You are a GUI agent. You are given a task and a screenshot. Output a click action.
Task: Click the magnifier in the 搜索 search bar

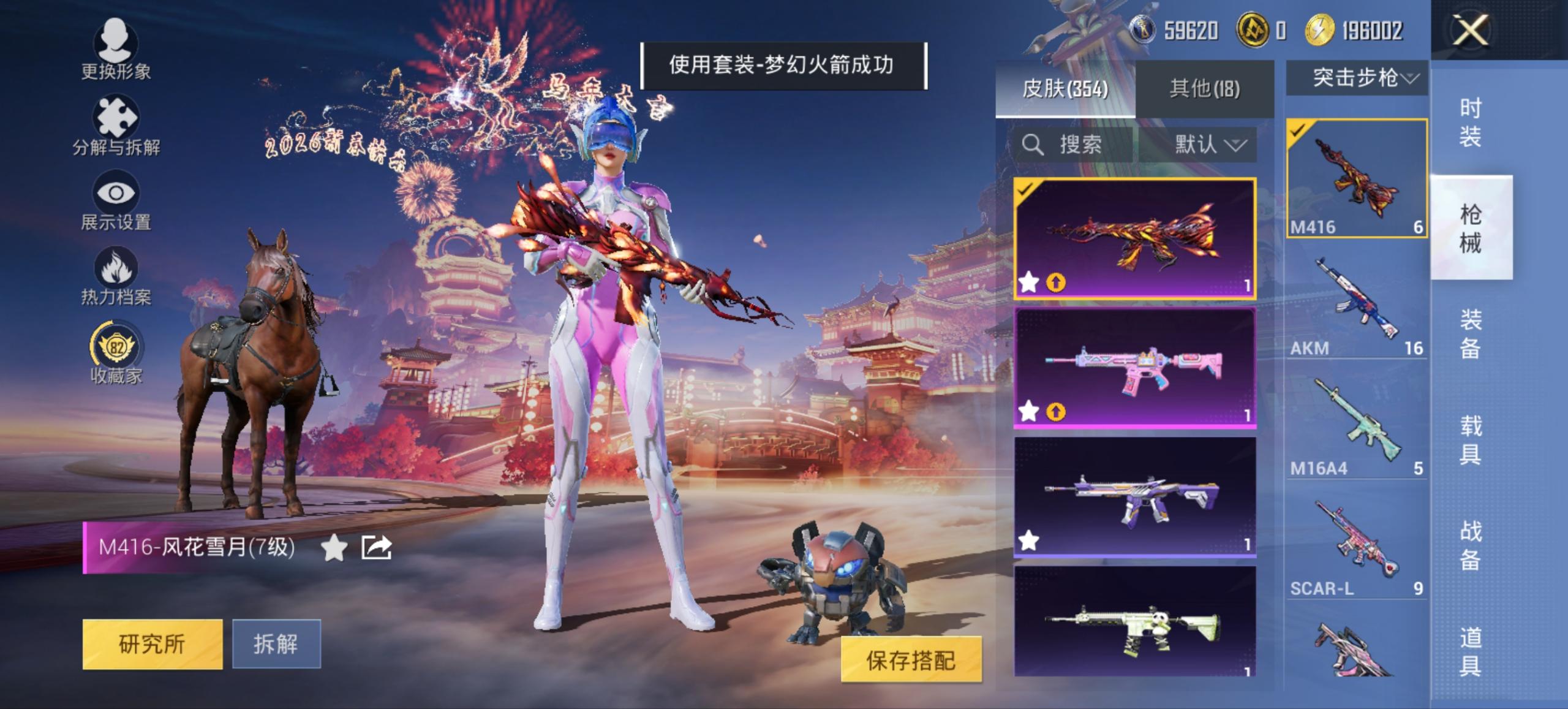pos(1032,145)
